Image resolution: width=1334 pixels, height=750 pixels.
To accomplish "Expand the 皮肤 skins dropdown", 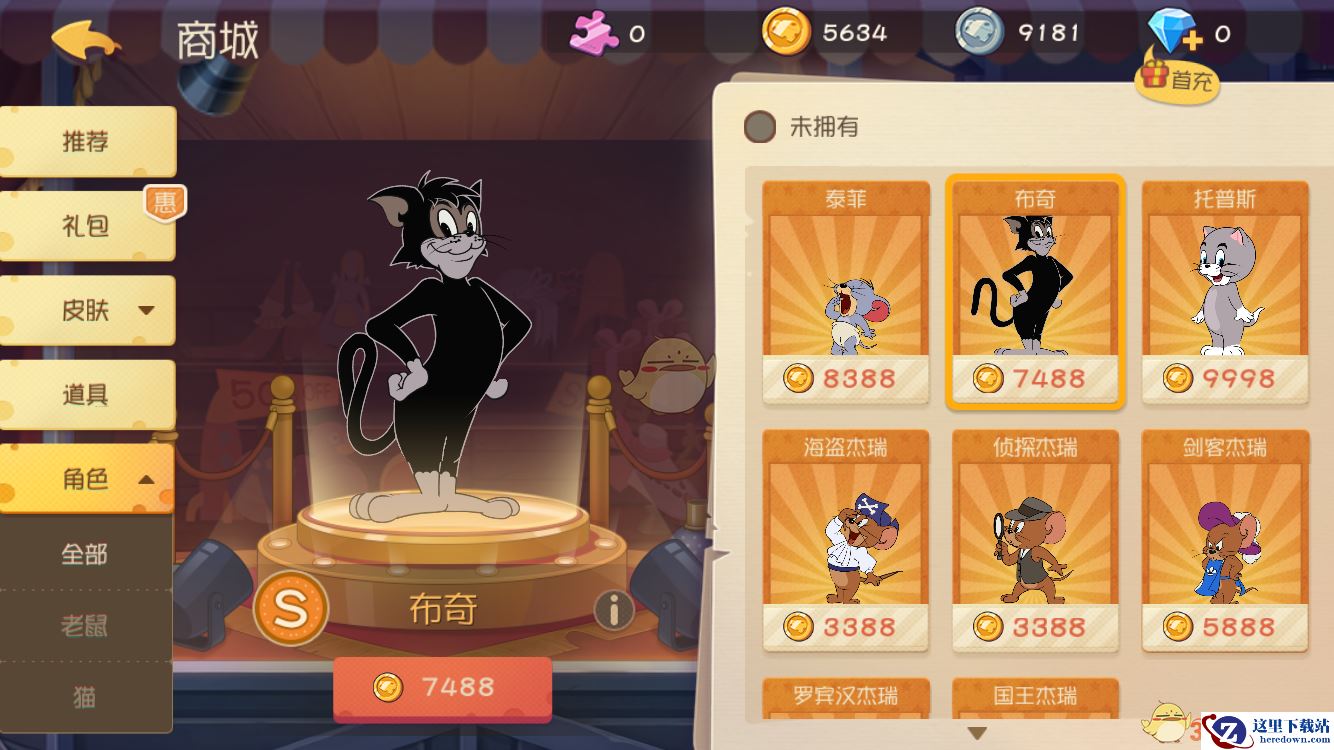I will (x=86, y=310).
